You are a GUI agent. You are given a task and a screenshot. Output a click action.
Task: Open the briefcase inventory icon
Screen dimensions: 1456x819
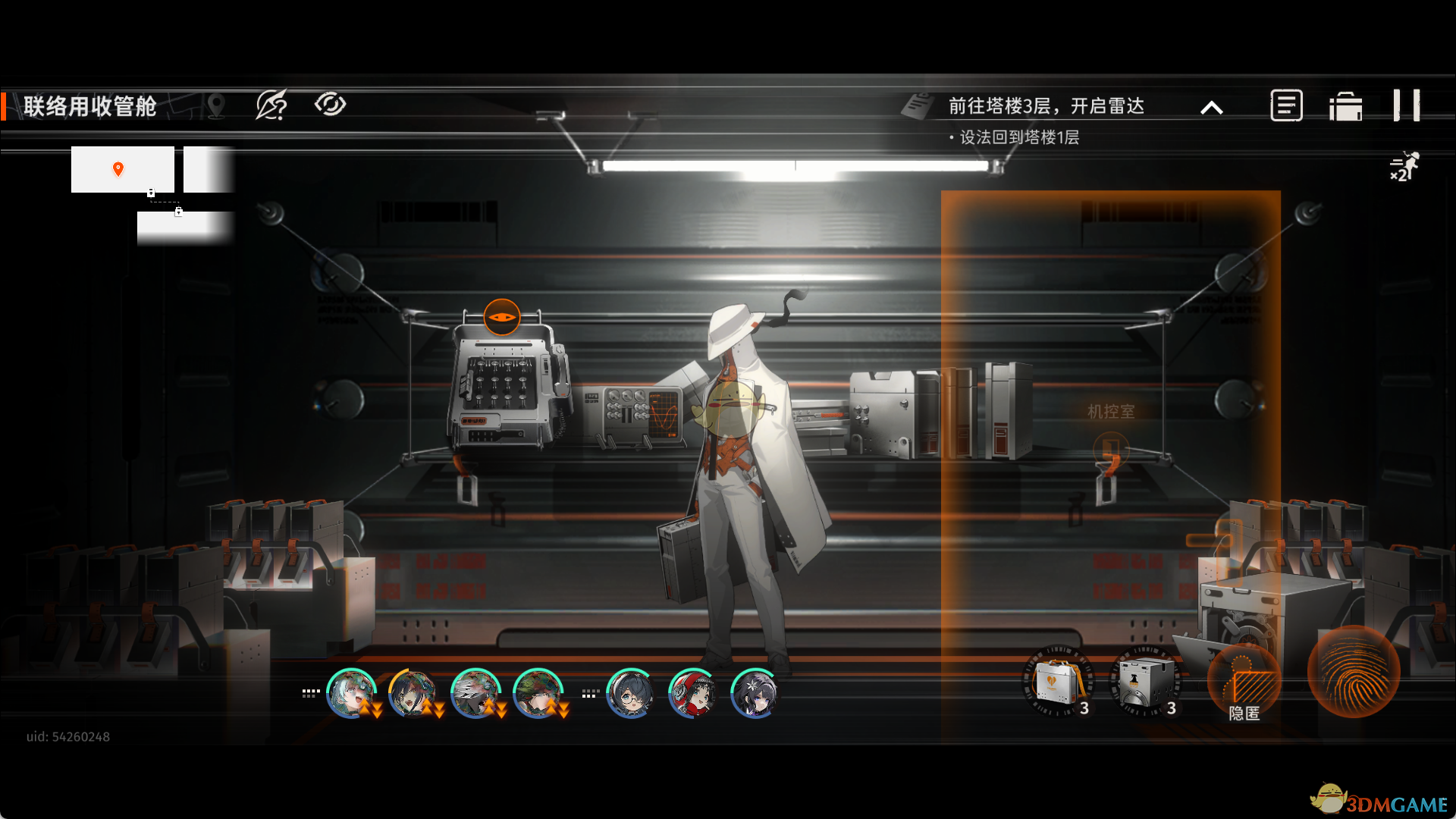coord(1345,106)
